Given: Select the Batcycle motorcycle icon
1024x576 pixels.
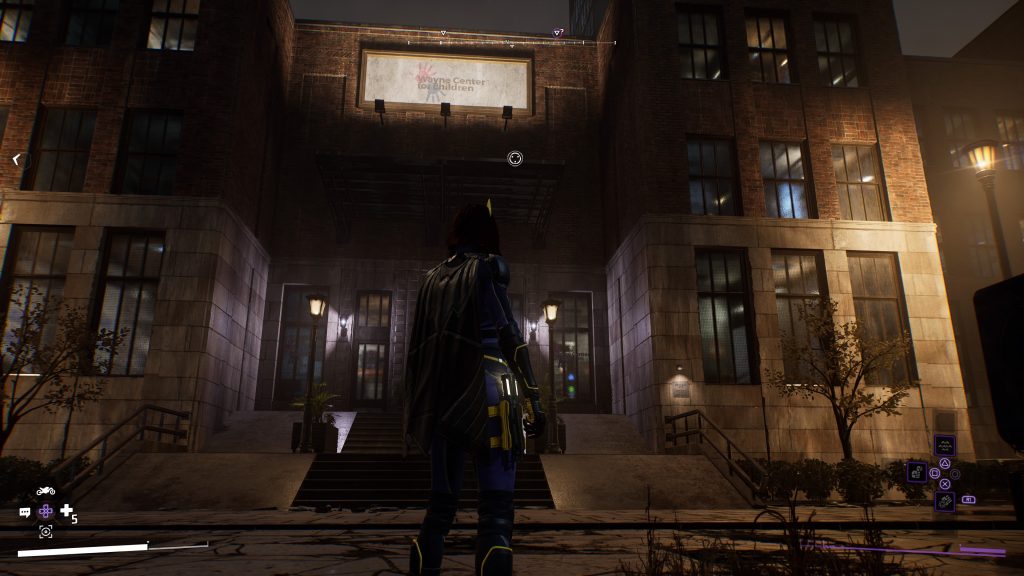Looking at the screenshot, I should 45,491.
